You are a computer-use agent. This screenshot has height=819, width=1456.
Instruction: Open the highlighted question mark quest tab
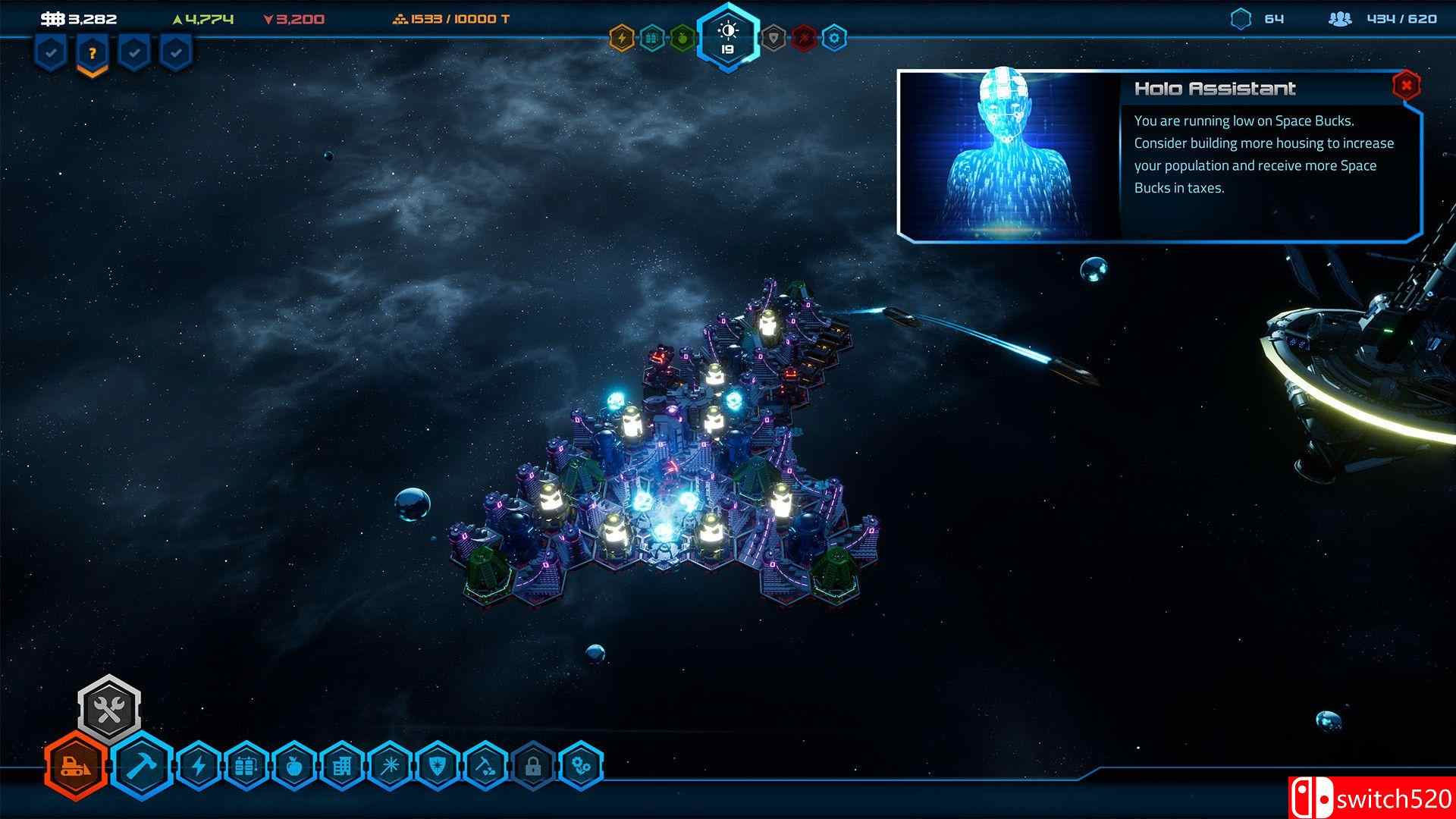tap(91, 53)
